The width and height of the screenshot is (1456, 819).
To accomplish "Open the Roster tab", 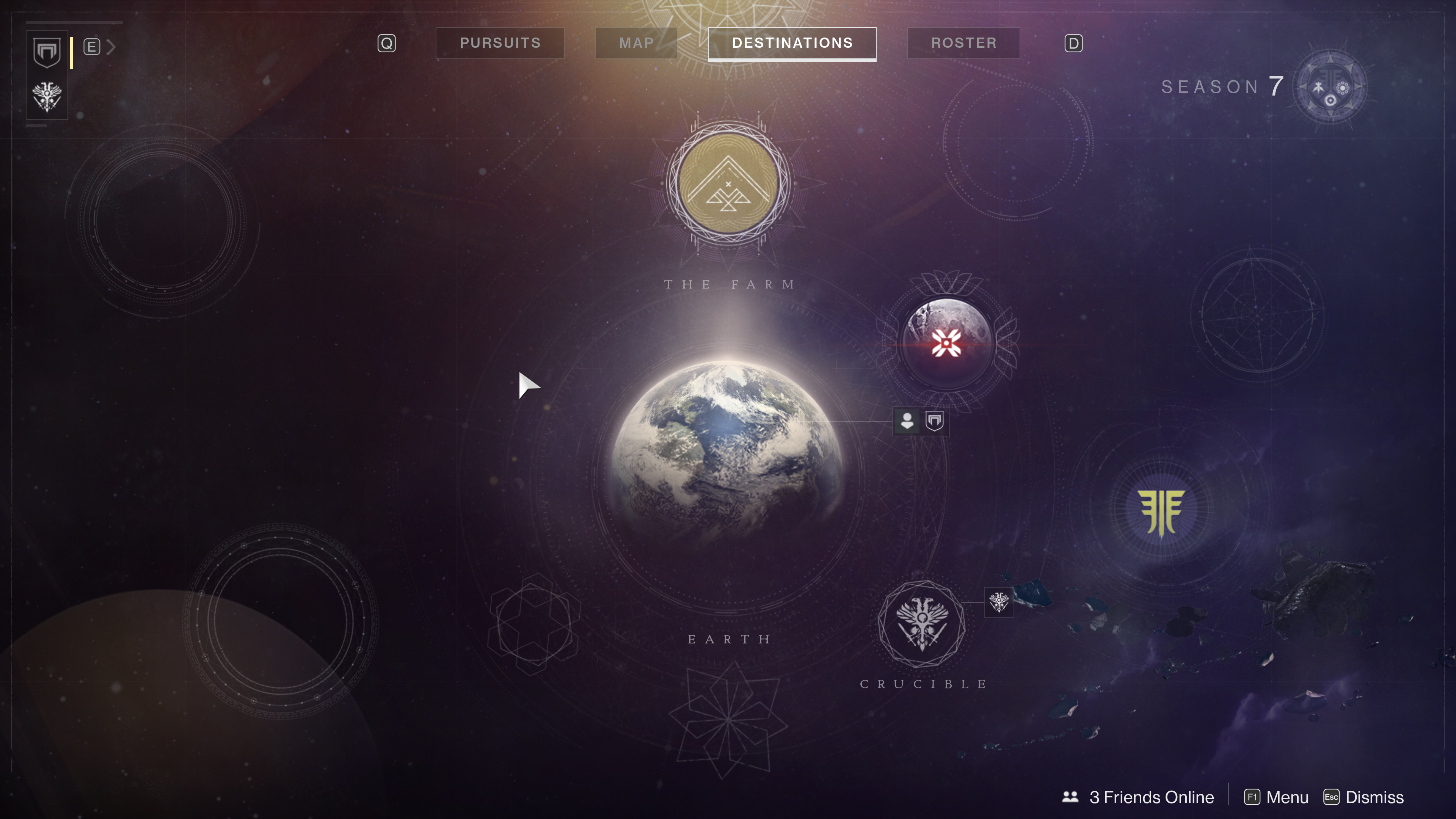I will coord(963,42).
